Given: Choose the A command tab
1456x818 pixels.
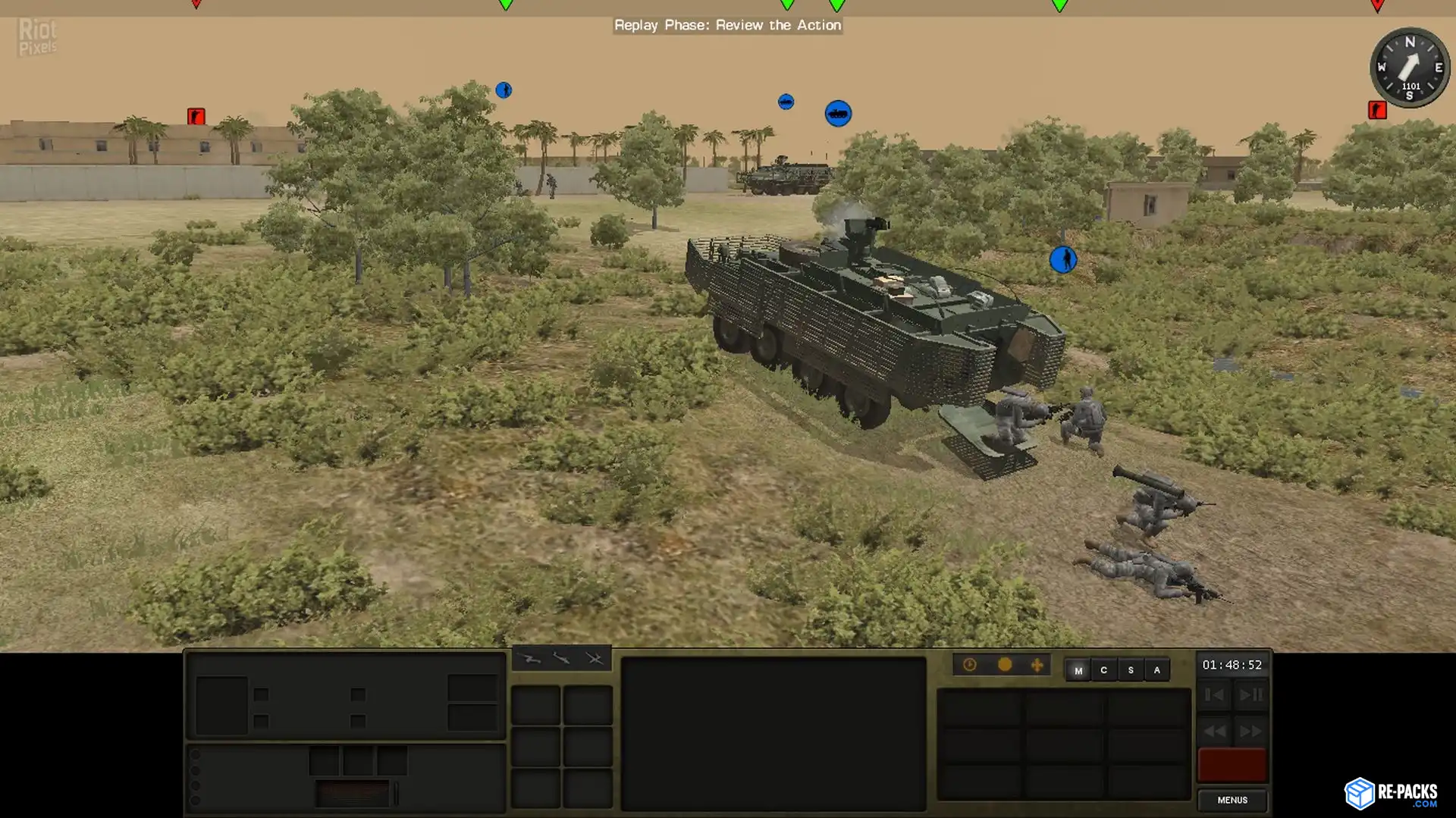Looking at the screenshot, I should (1156, 670).
